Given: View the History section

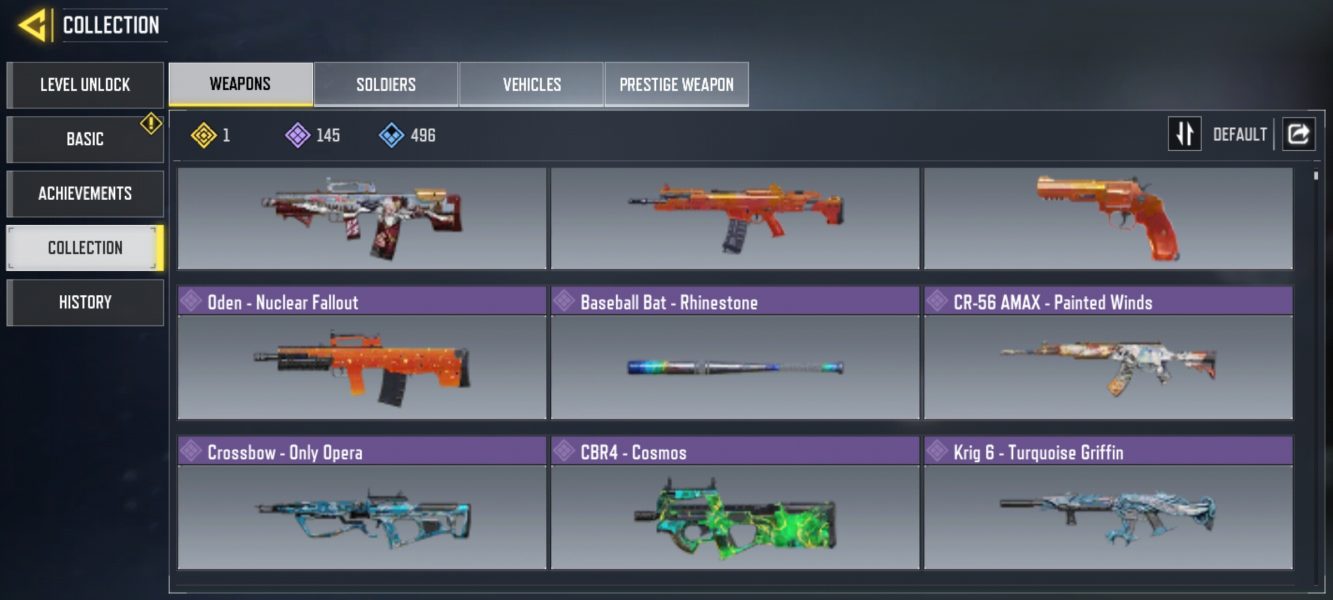Looking at the screenshot, I should point(85,302).
